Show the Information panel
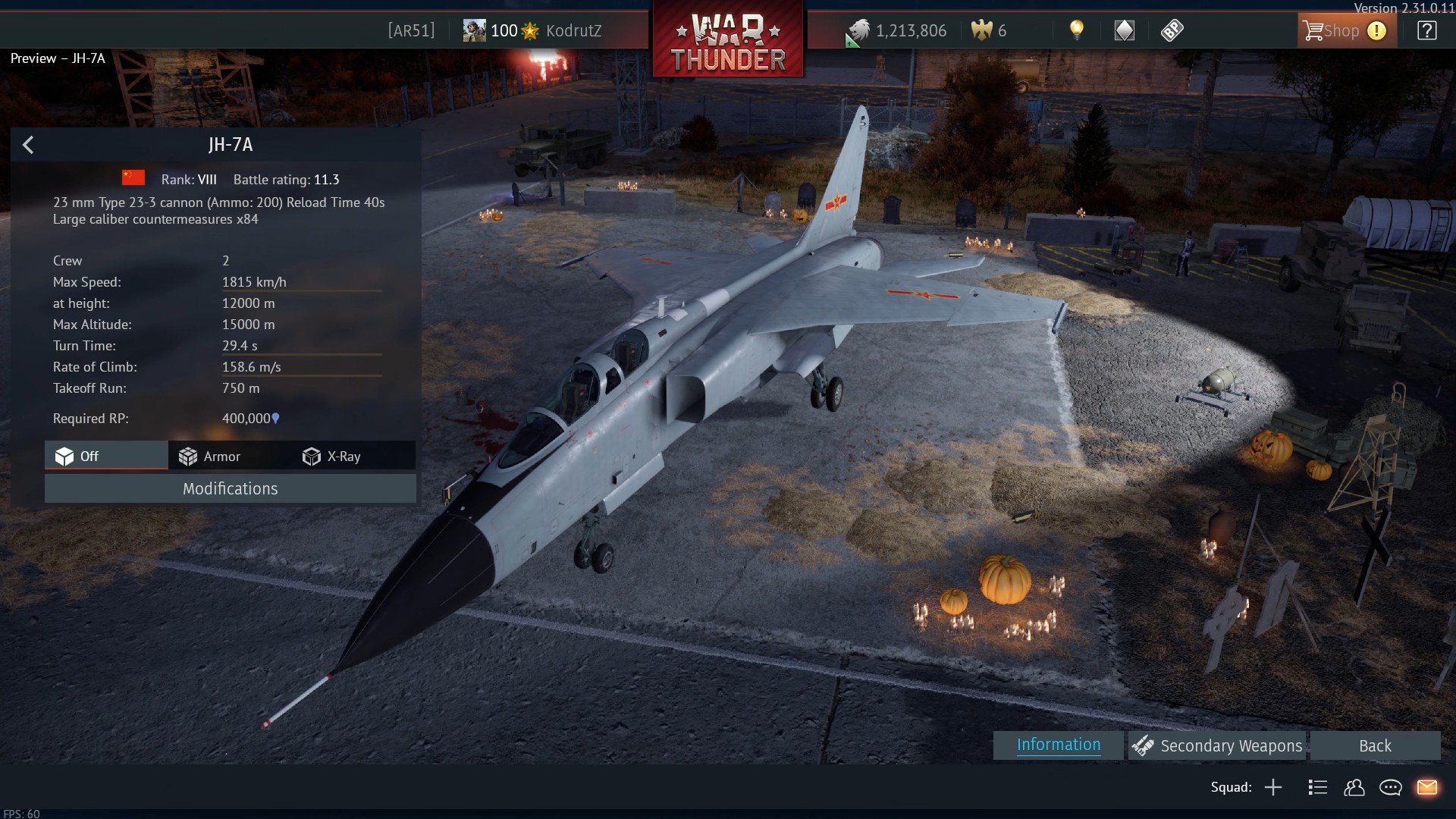 1058,745
